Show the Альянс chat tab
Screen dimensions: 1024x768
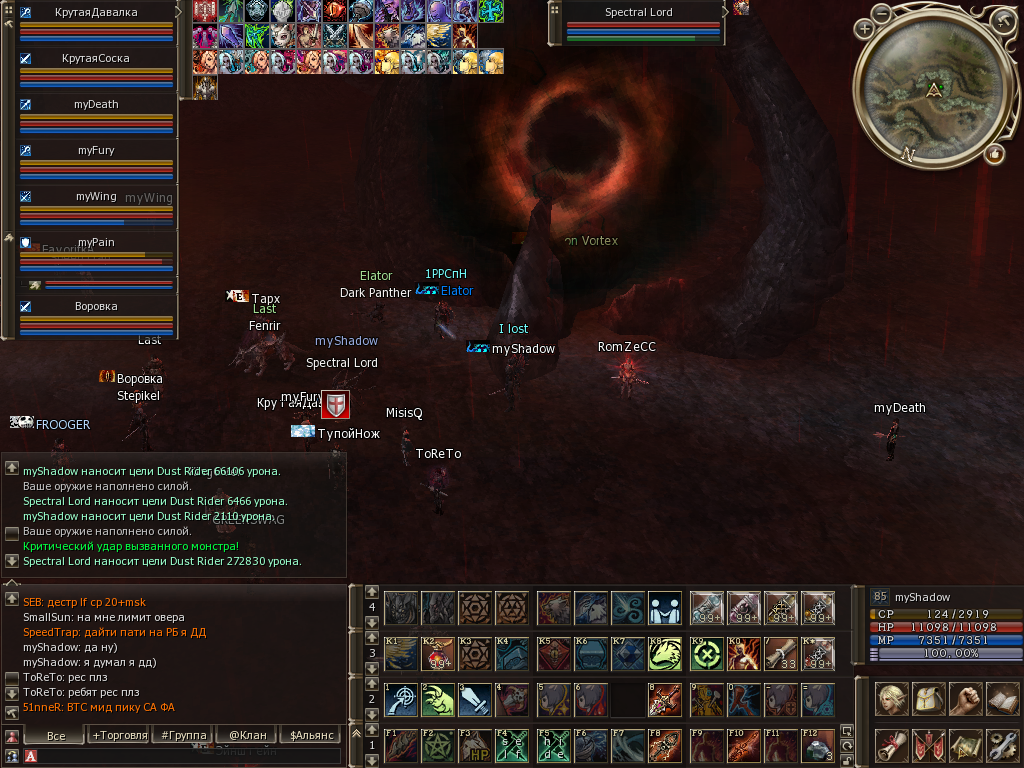[x=309, y=735]
